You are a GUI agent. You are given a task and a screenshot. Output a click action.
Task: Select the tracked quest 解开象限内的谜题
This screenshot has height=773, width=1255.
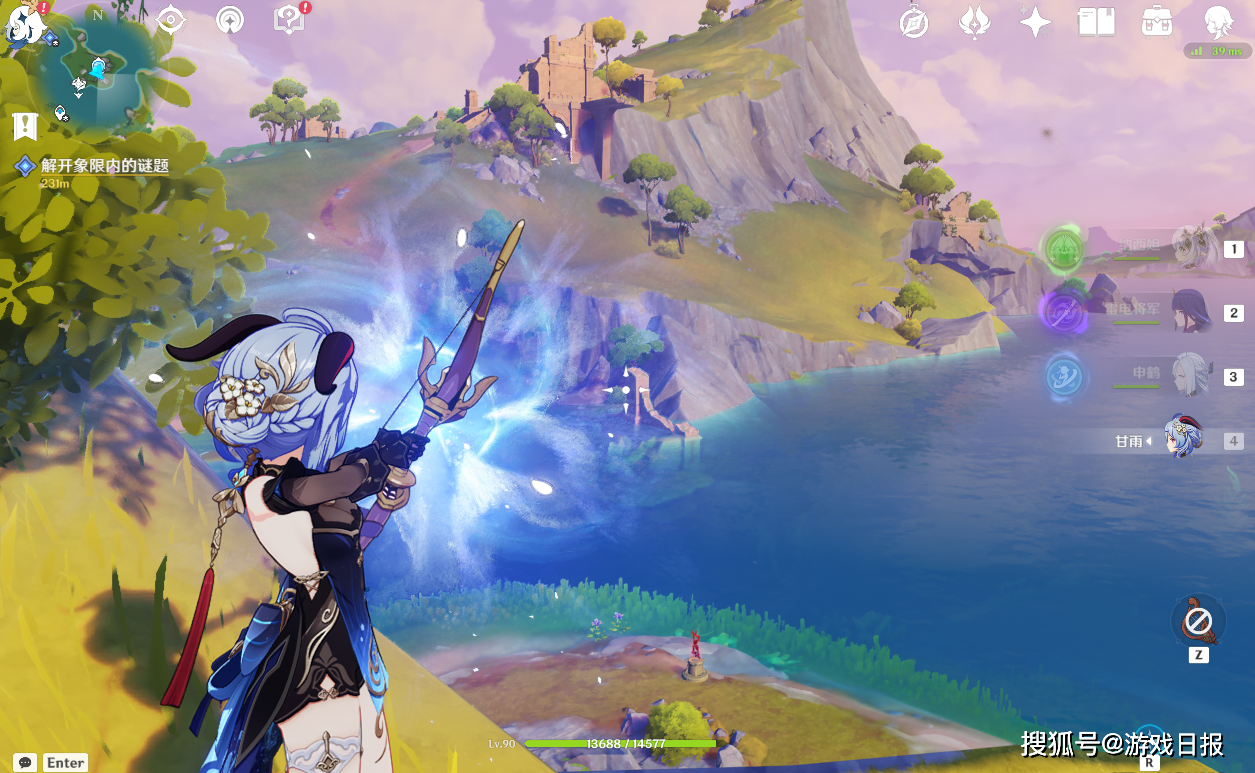pos(104,166)
